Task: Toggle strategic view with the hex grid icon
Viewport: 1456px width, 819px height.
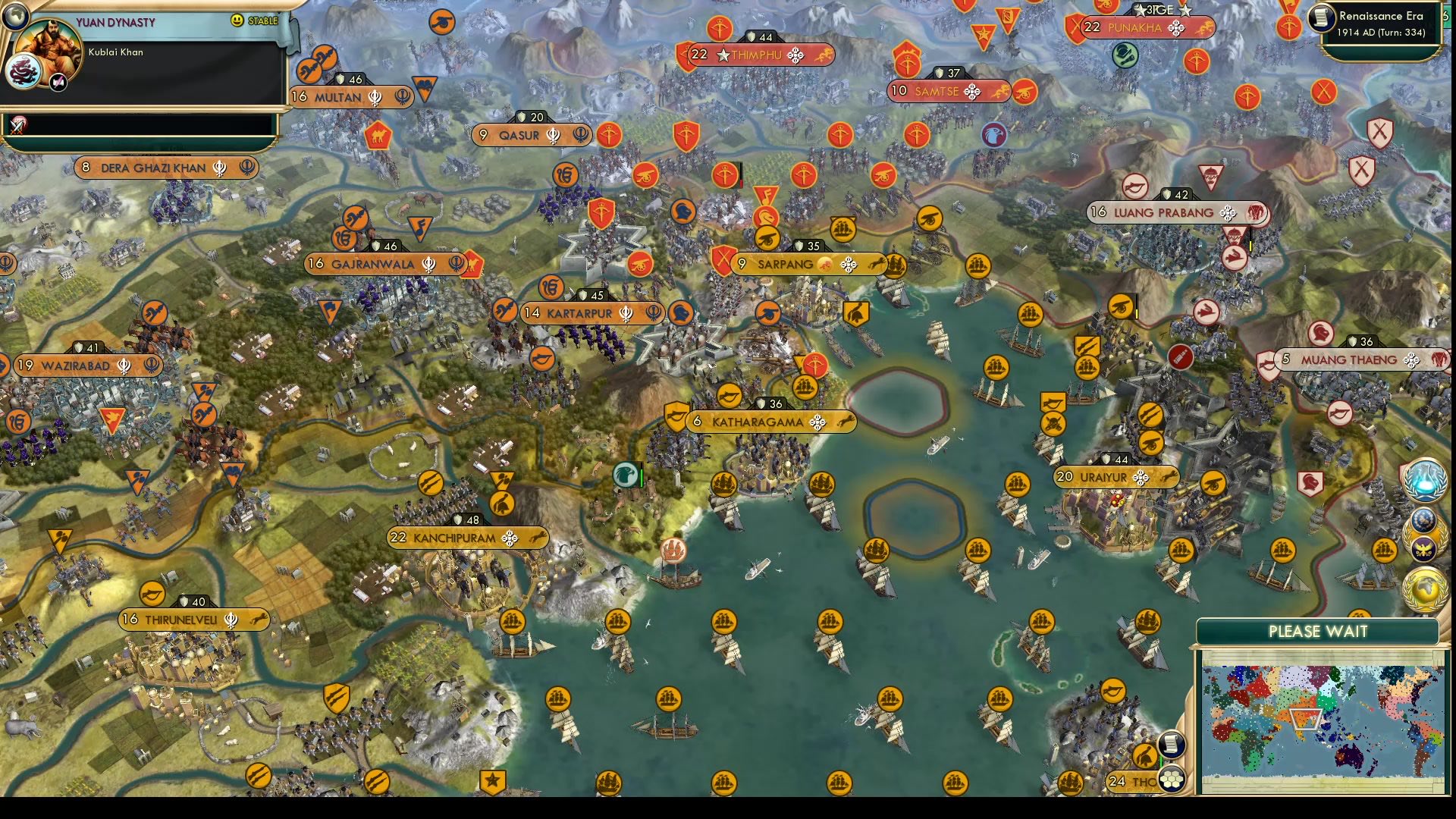Action: click(x=1172, y=779)
